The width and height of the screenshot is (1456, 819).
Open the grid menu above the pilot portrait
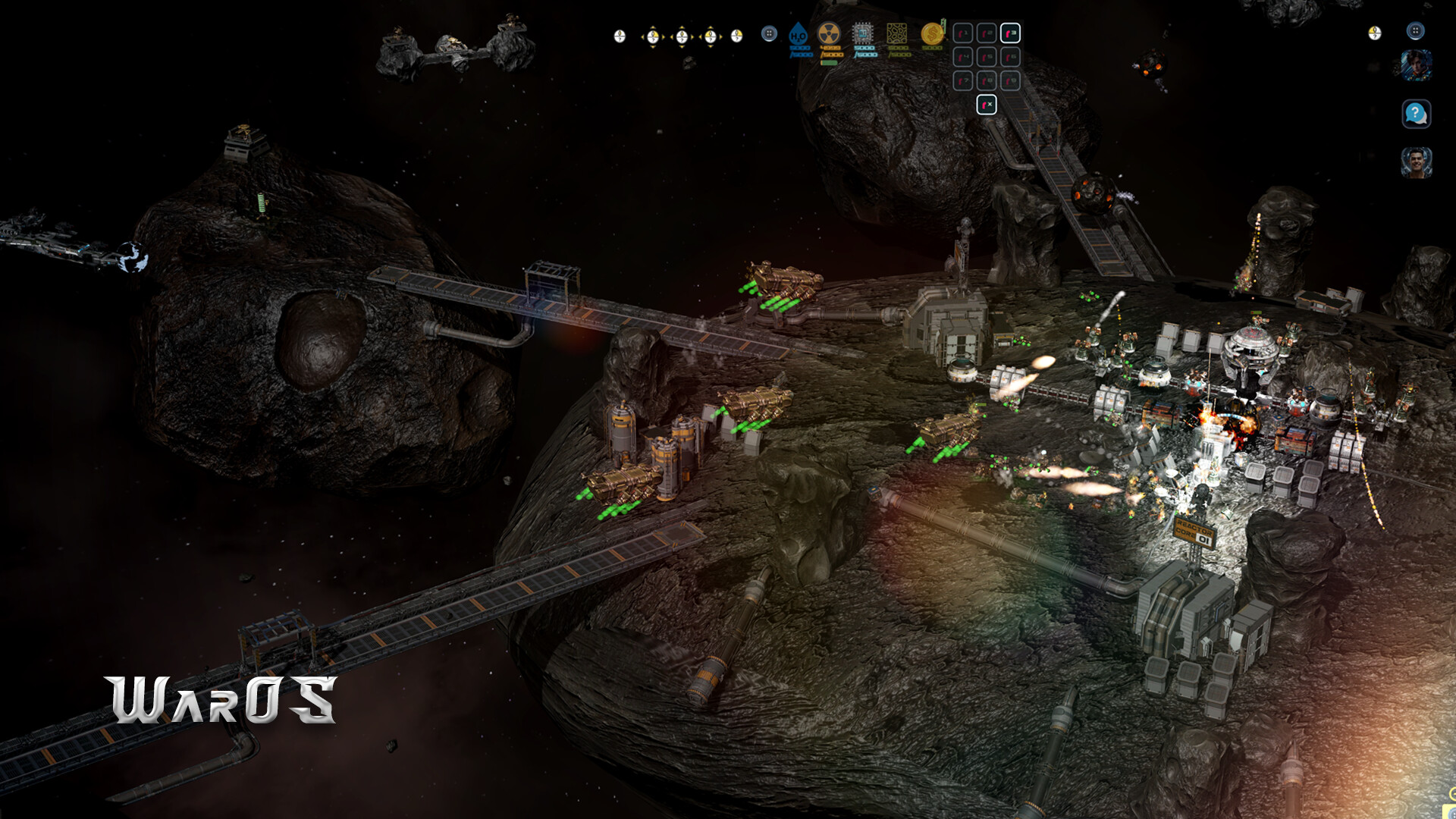click(1415, 31)
